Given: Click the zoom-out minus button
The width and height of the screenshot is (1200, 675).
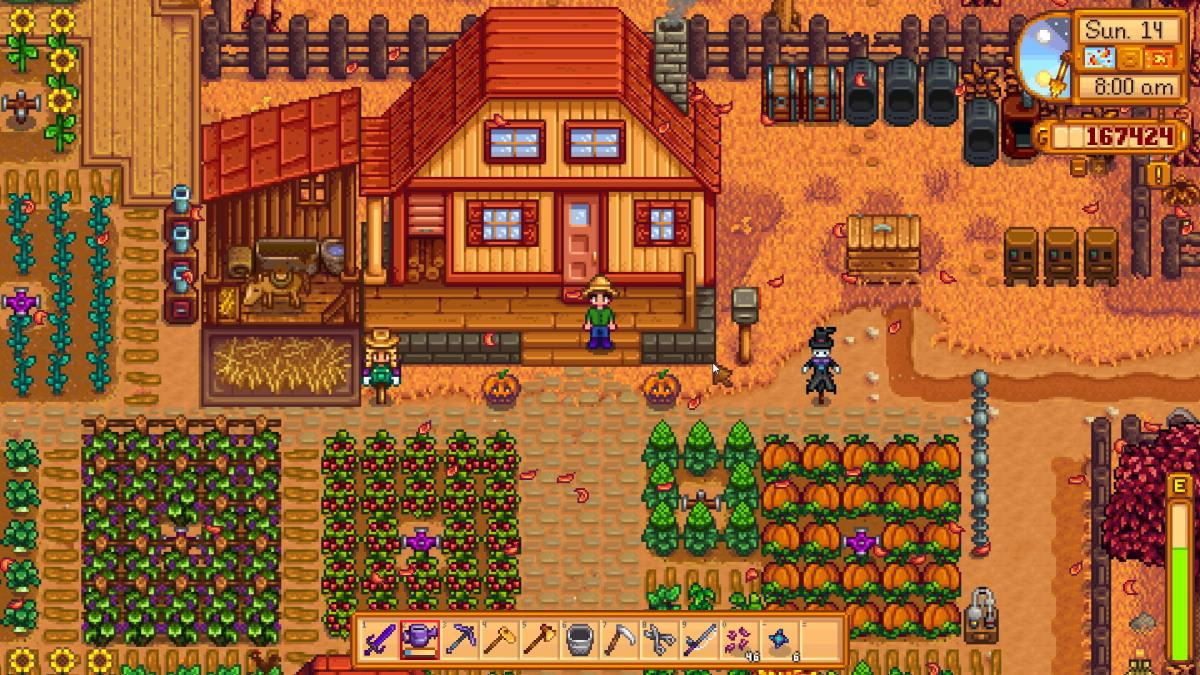Looking at the screenshot, I should tap(1079, 167).
